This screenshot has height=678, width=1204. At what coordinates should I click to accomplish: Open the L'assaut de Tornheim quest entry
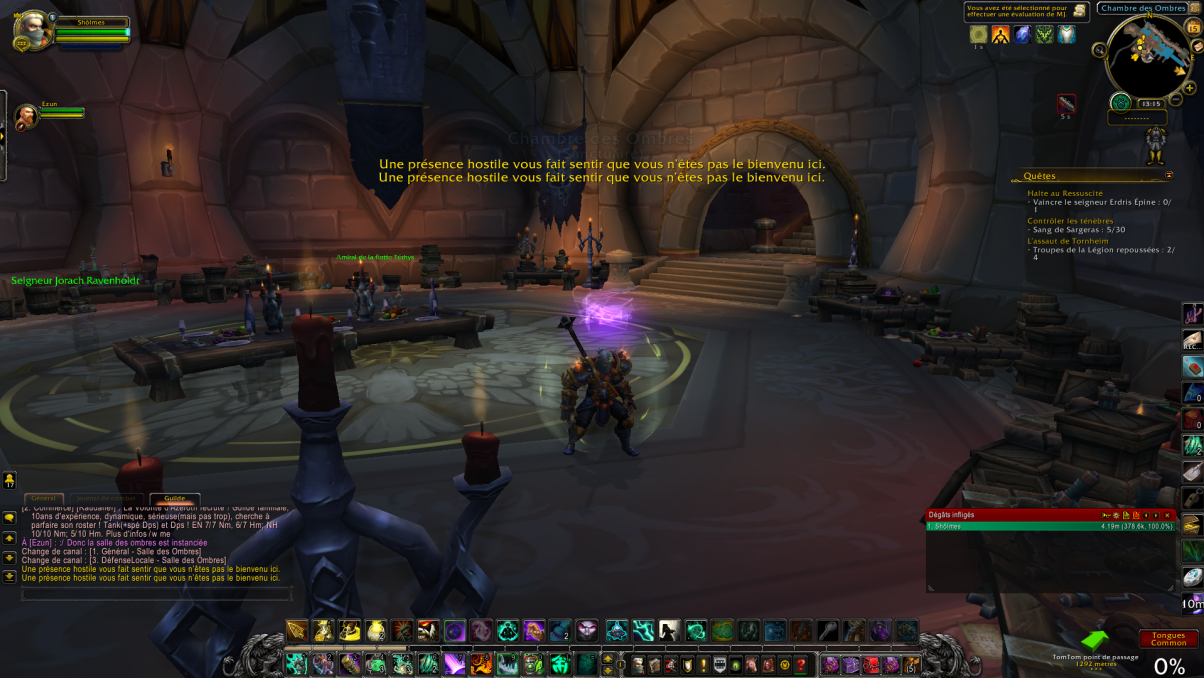click(x=1067, y=241)
